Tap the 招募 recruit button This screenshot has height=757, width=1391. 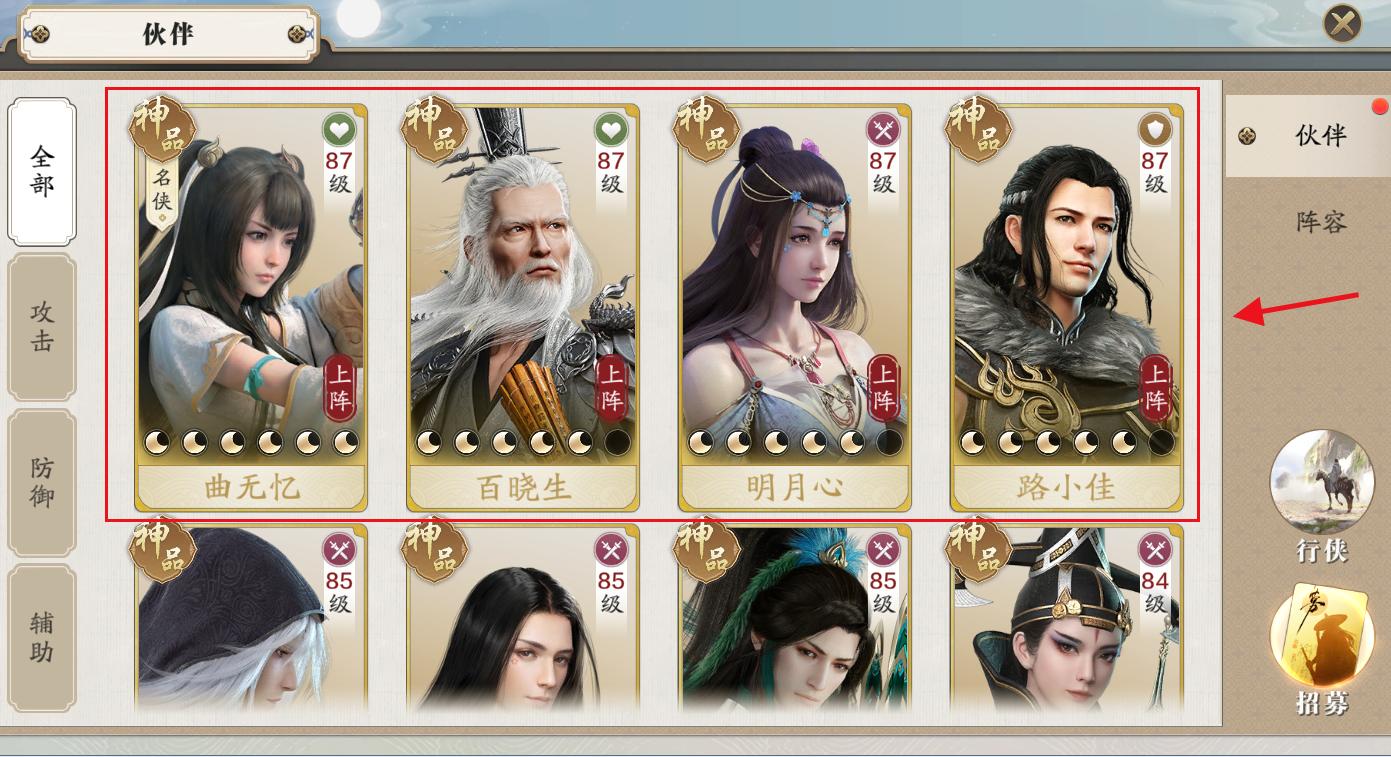(x=1321, y=650)
